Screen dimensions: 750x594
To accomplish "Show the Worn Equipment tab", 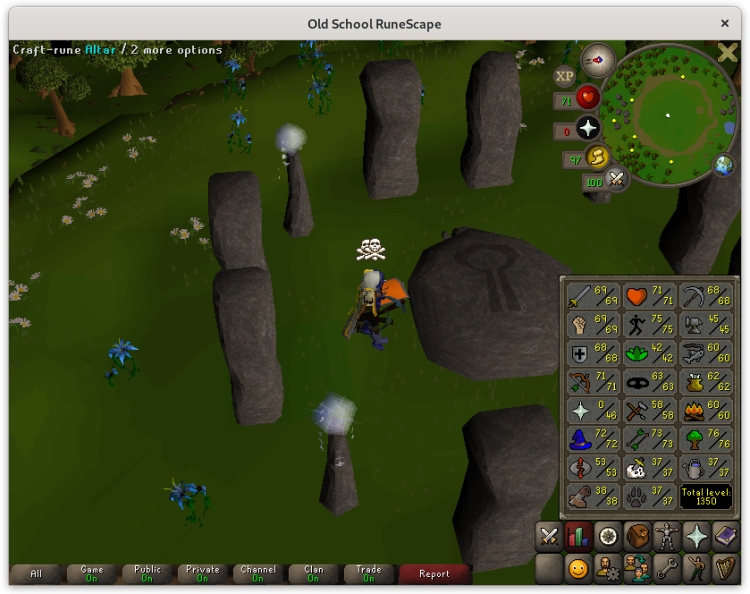I will 667,537.
